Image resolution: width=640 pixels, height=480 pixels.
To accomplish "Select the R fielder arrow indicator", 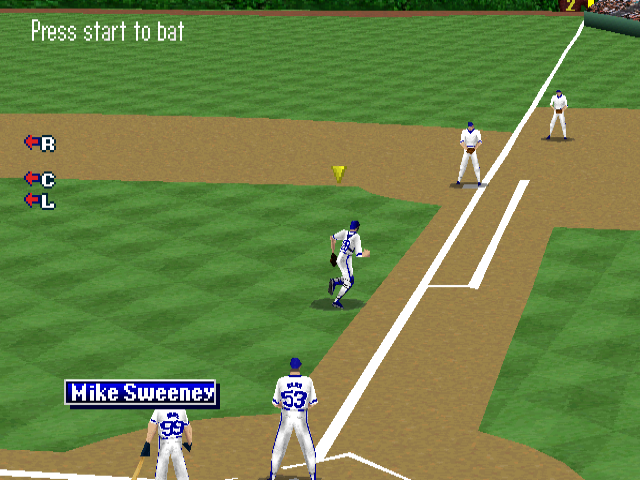I will click(x=39, y=143).
